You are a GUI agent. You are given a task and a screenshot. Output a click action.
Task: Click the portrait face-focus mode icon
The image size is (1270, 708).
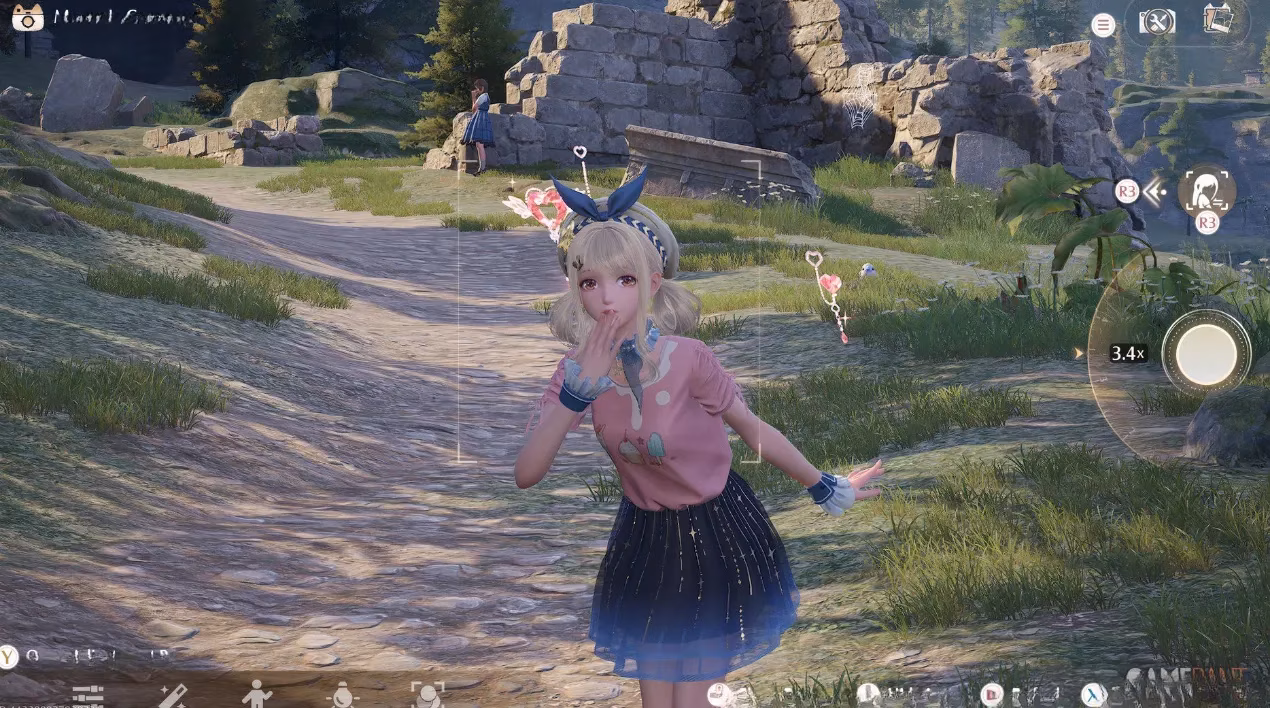point(1205,190)
